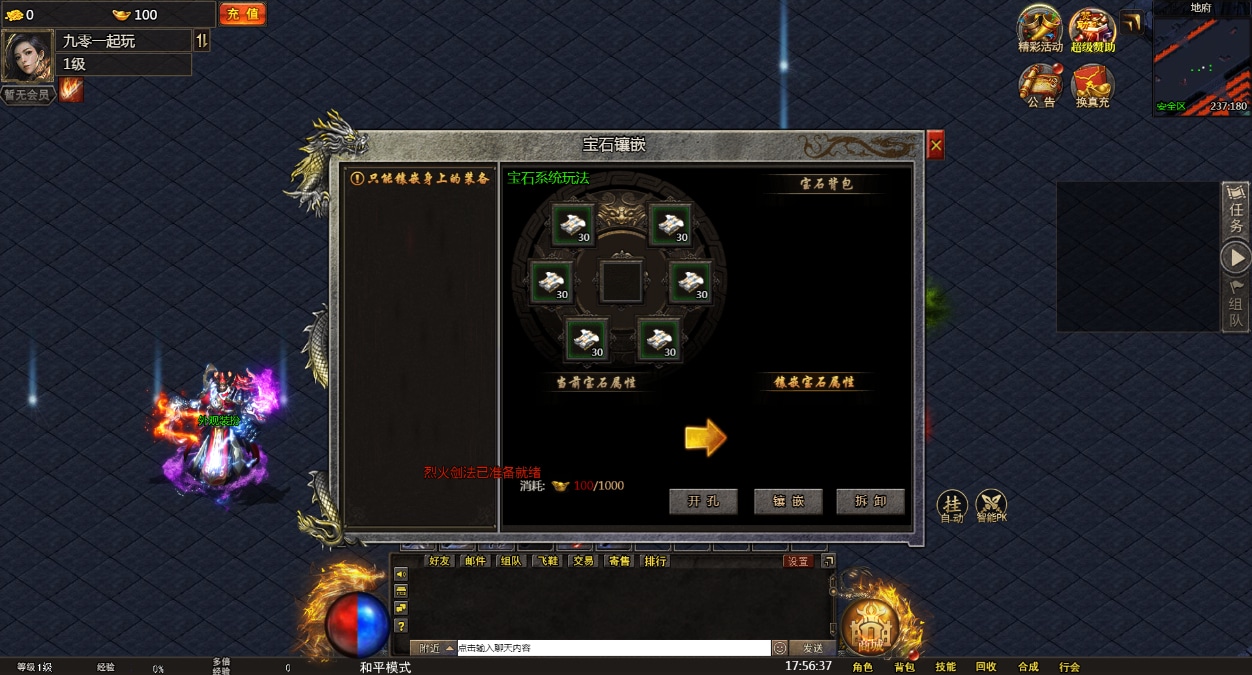The height and width of the screenshot is (675, 1252).
Task: Open the 换真充 red envelope icon
Action: (1092, 85)
